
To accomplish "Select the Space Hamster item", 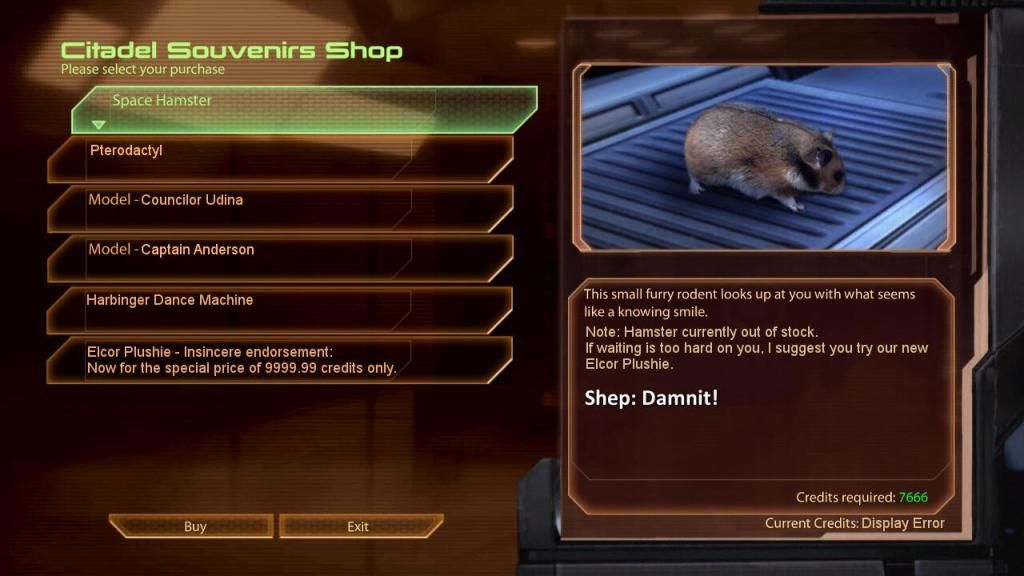I will [x=304, y=109].
